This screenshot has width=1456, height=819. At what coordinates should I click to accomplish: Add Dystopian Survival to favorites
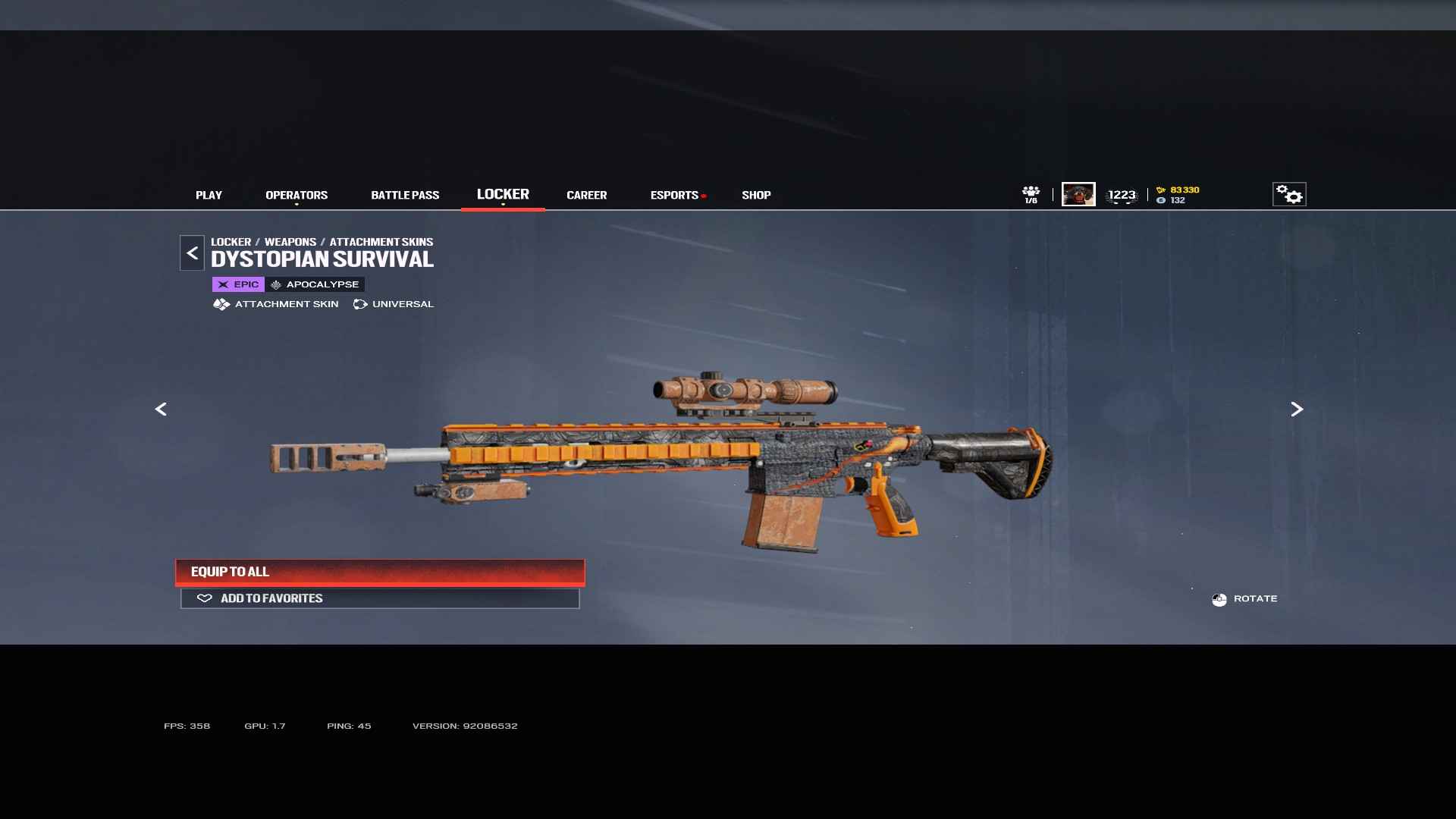pos(380,598)
